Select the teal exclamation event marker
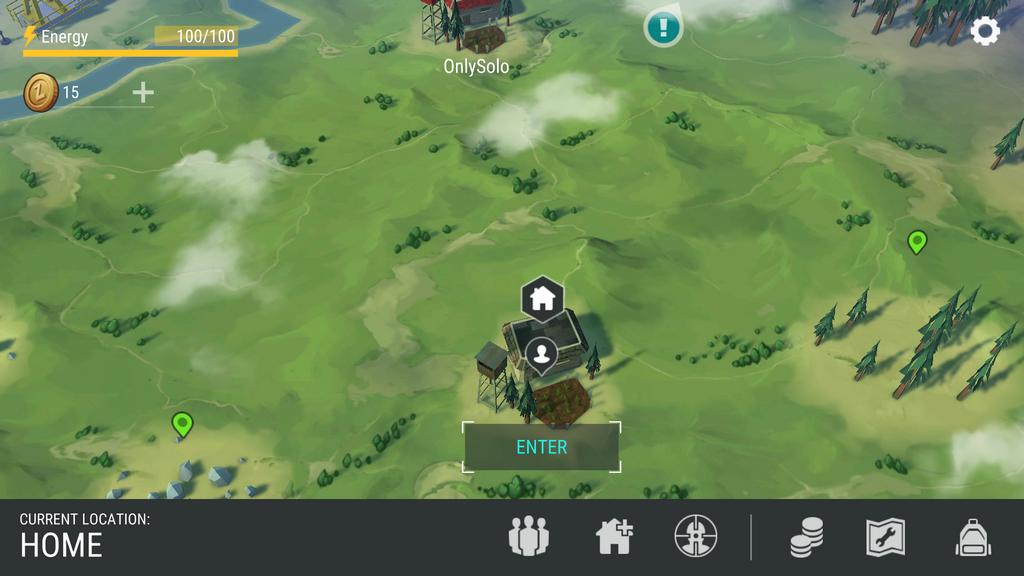This screenshot has height=576, width=1024. [x=662, y=27]
